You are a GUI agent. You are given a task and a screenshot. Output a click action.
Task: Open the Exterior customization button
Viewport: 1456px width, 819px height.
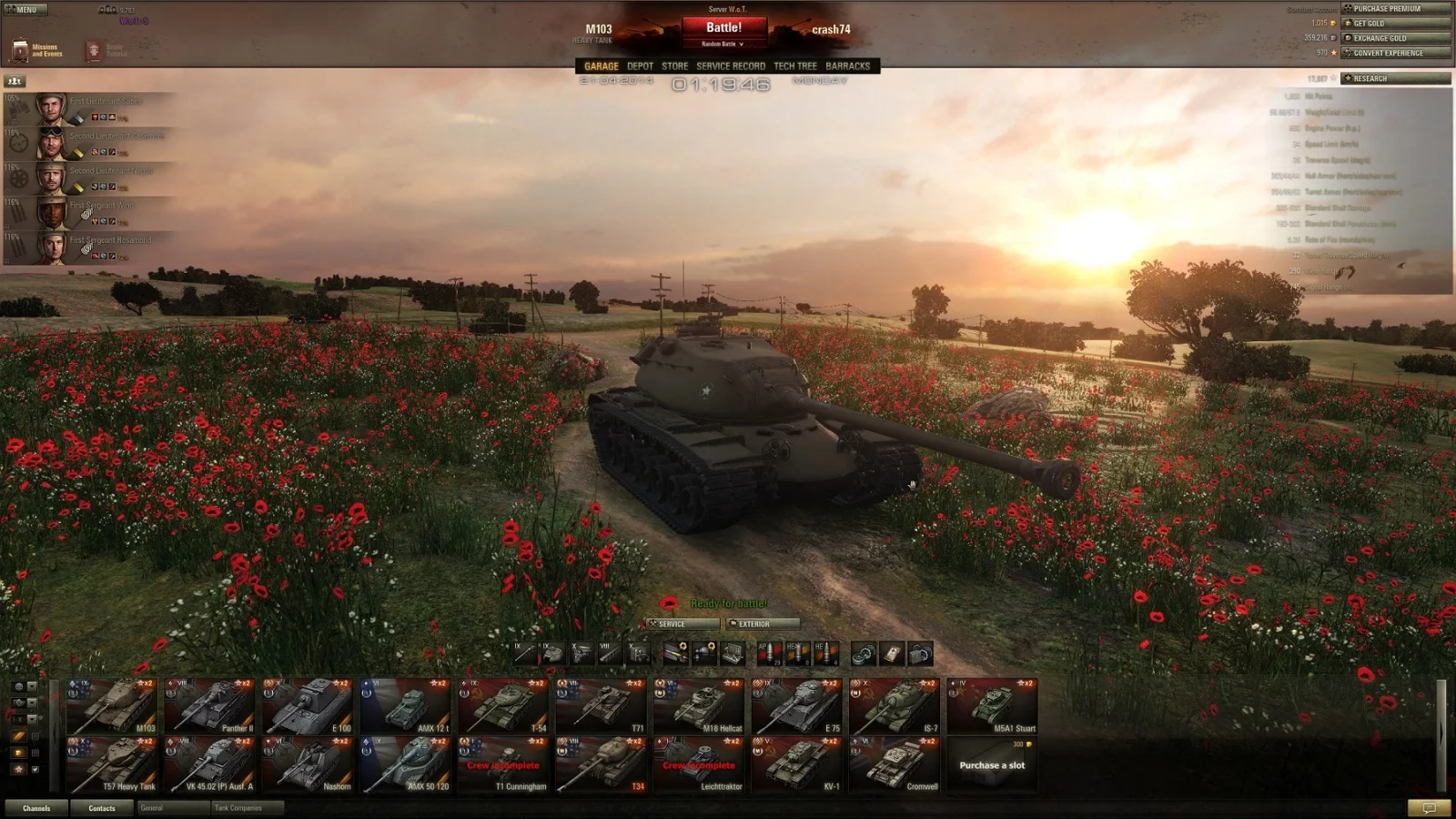(x=763, y=624)
